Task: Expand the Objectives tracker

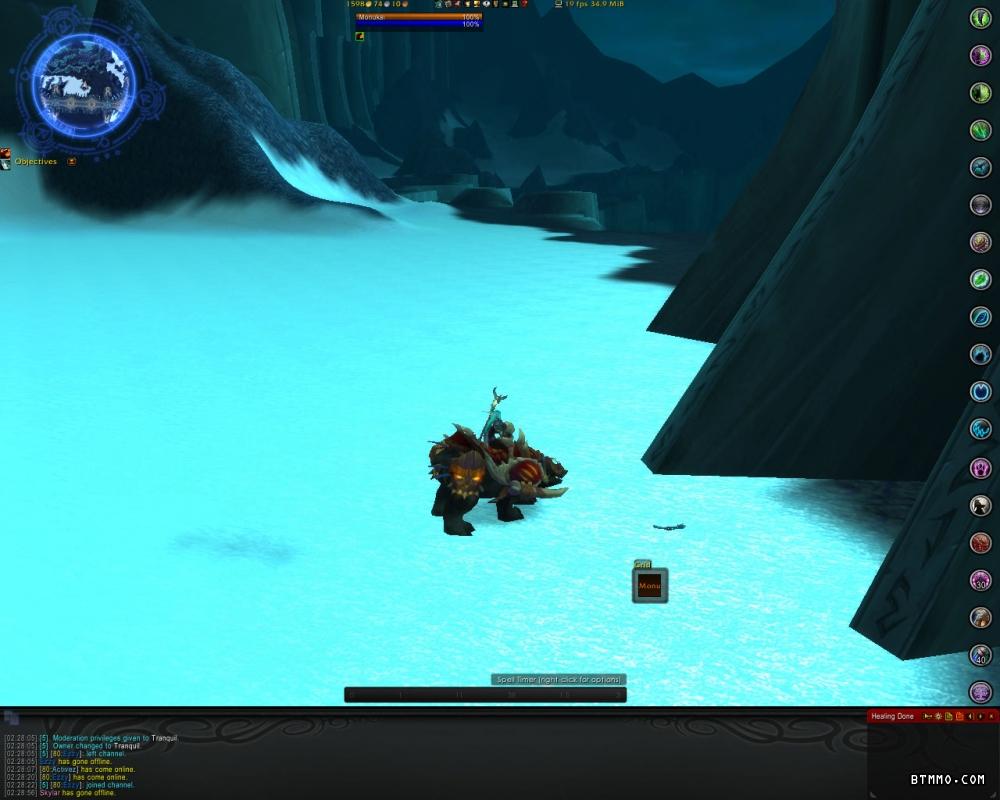Action: tap(72, 161)
